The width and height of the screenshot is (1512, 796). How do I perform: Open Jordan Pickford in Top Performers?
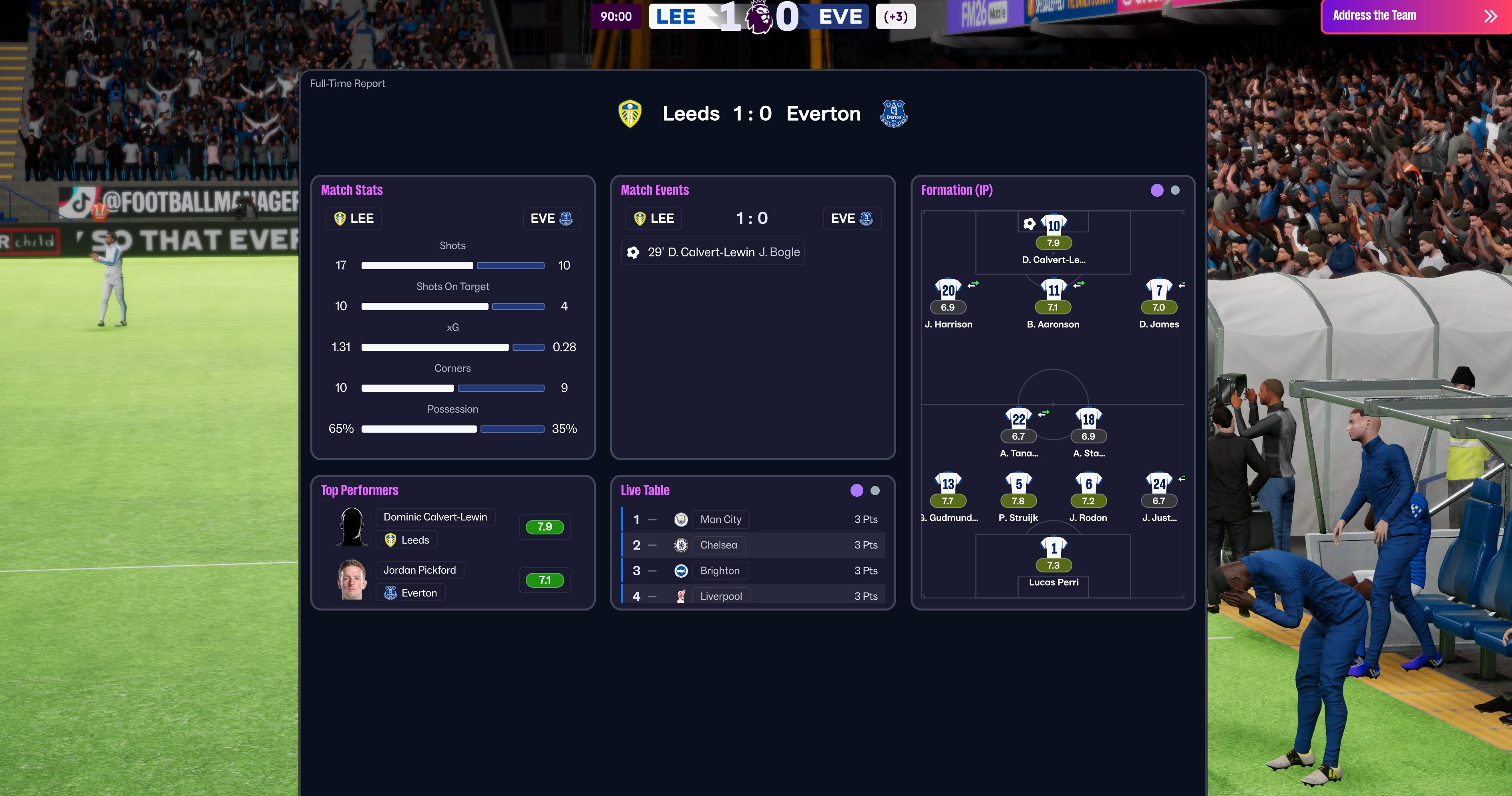click(x=419, y=570)
